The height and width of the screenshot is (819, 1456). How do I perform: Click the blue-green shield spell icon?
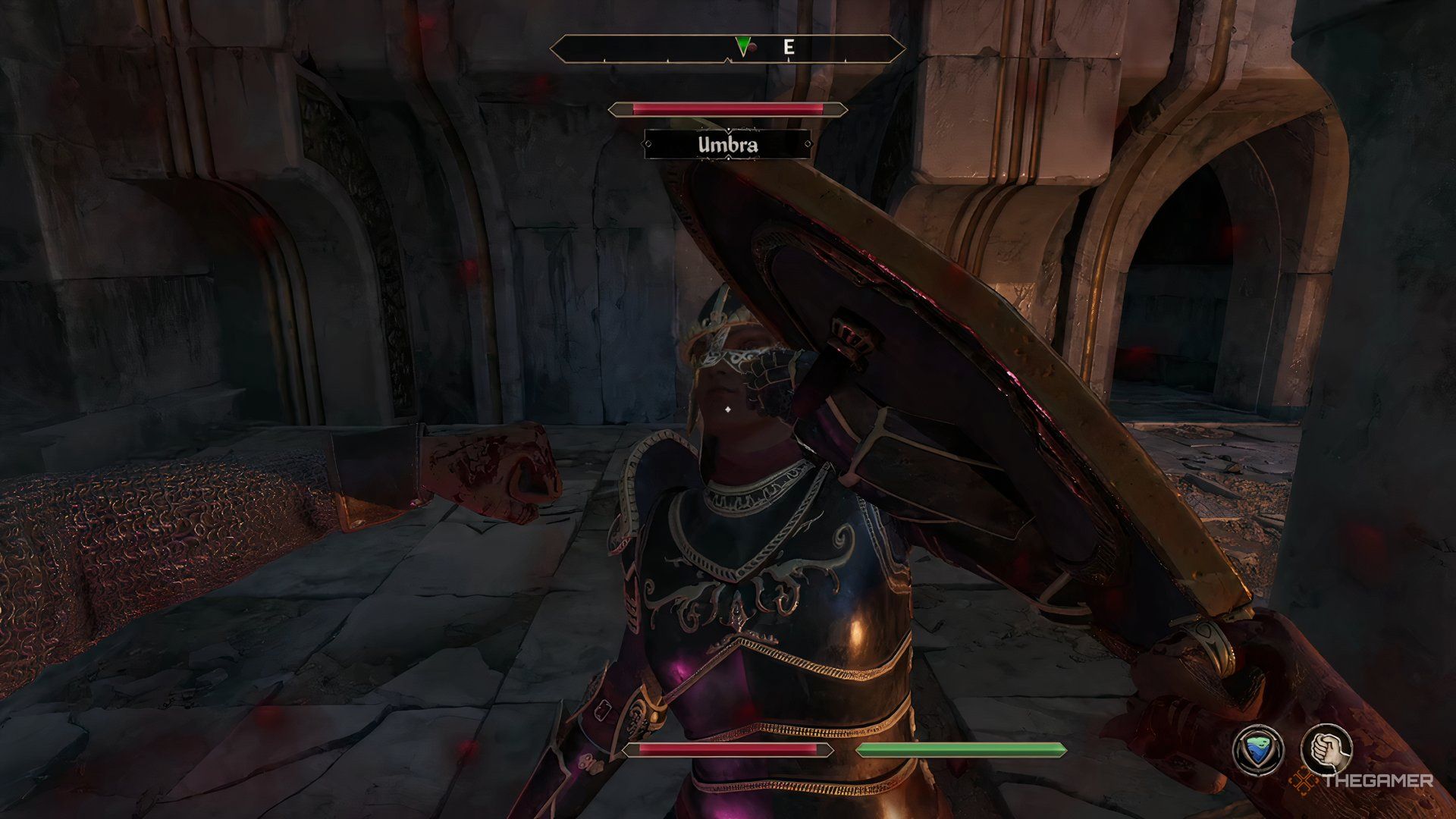coord(1258,750)
